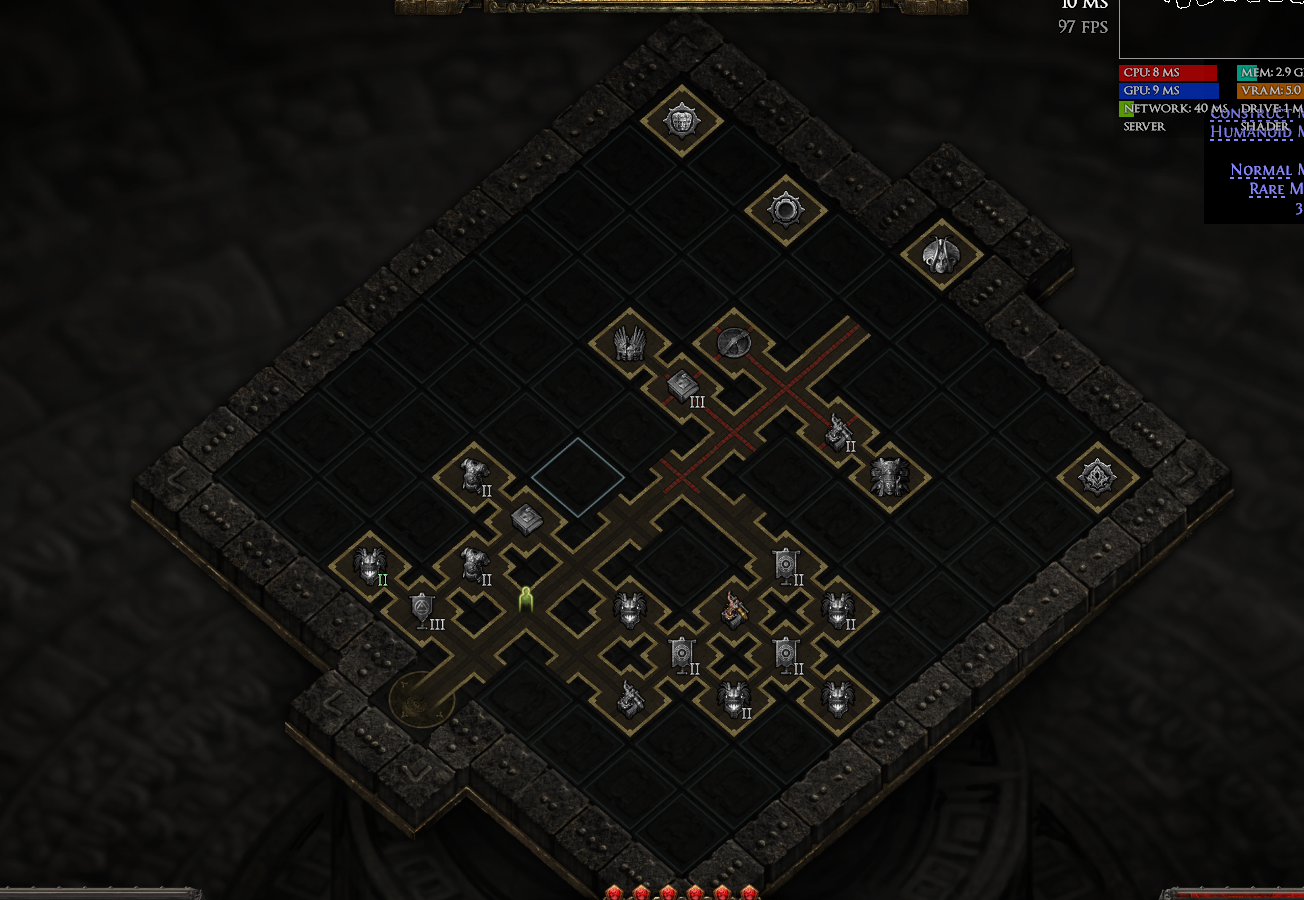Select the horned mask room with green II
The width and height of the screenshot is (1304, 900).
point(370,565)
